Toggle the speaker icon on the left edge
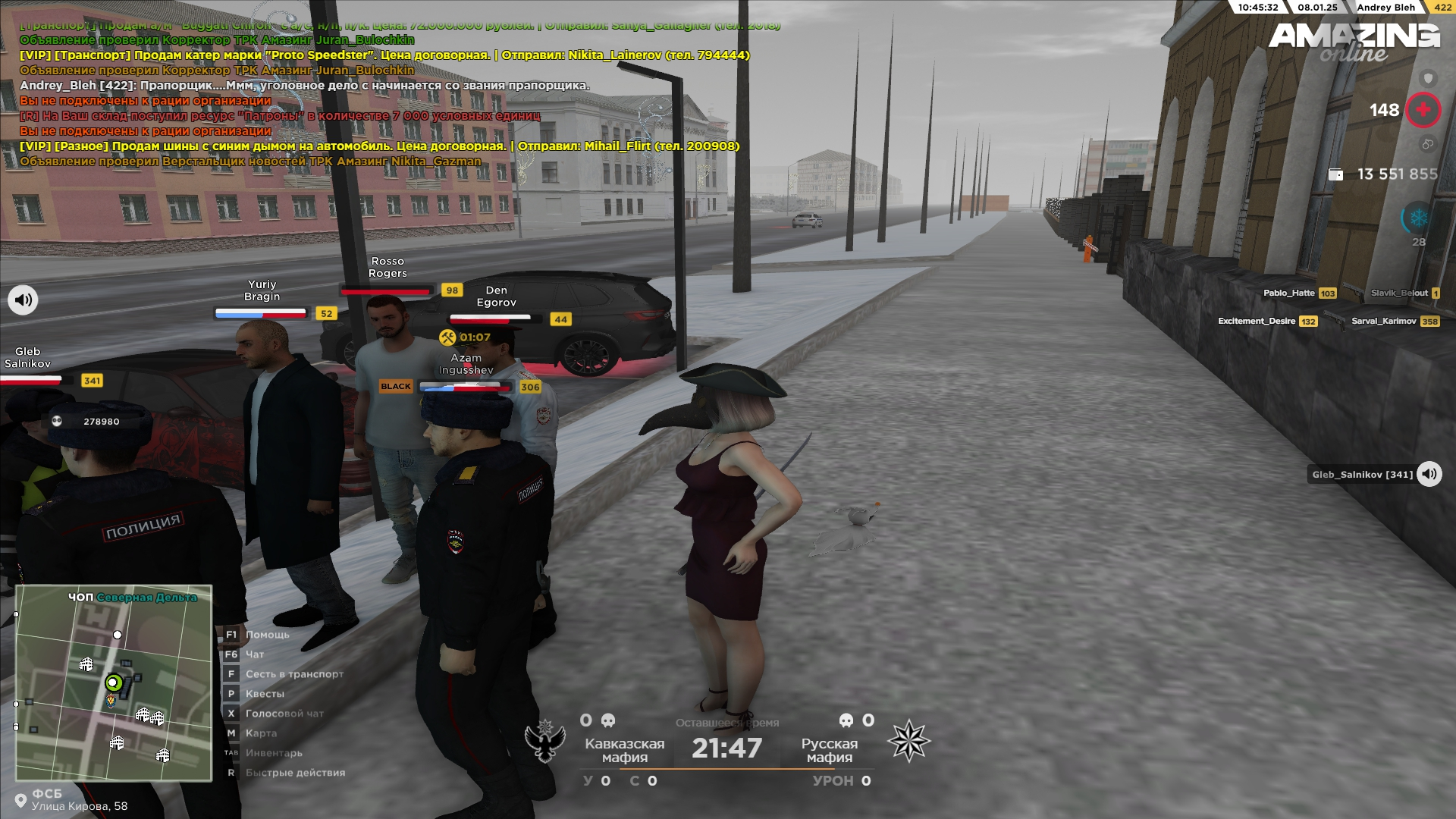The height and width of the screenshot is (819, 1456). pyautogui.click(x=23, y=300)
